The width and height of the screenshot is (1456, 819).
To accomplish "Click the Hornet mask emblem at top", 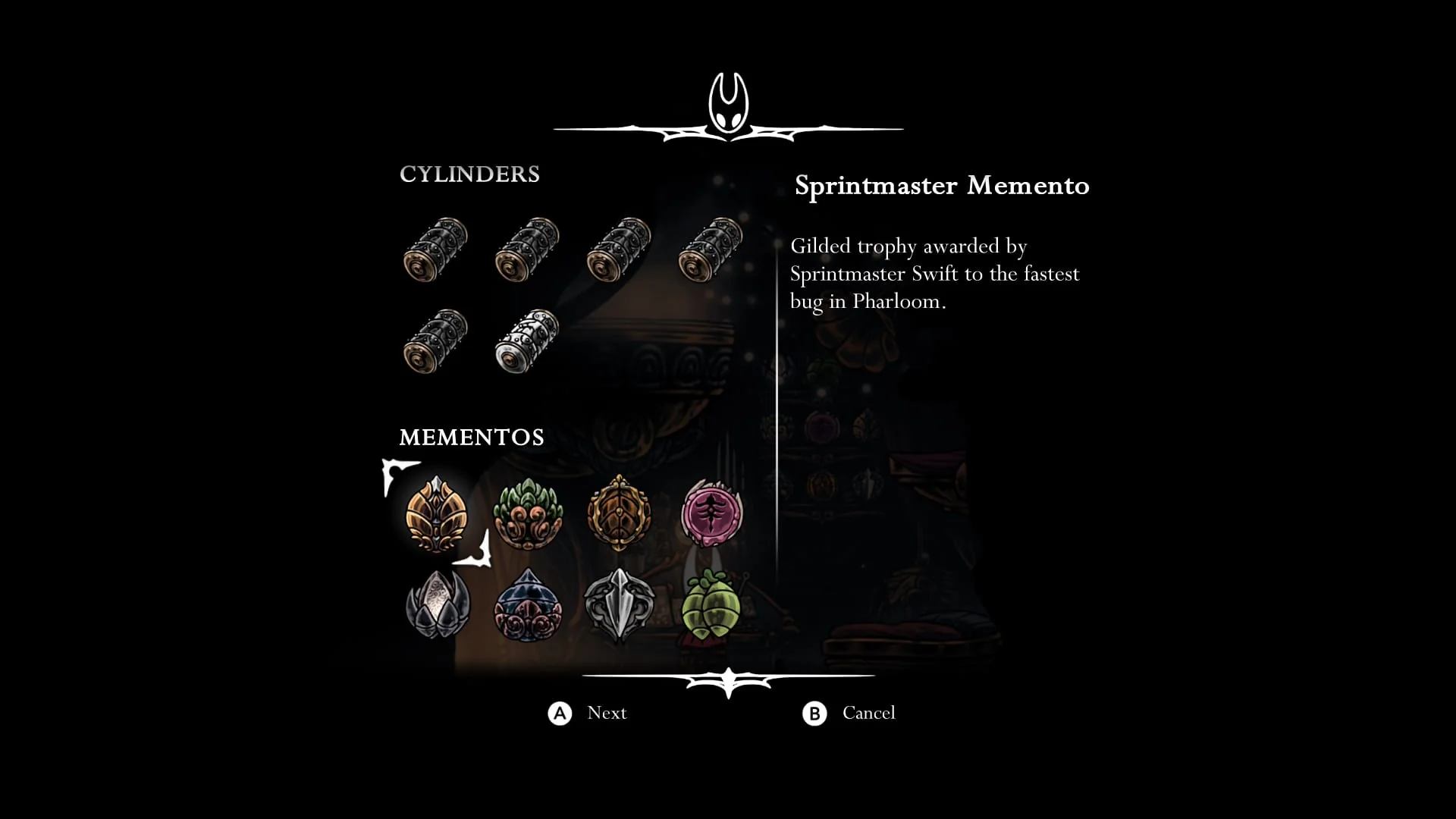I will 730,102.
